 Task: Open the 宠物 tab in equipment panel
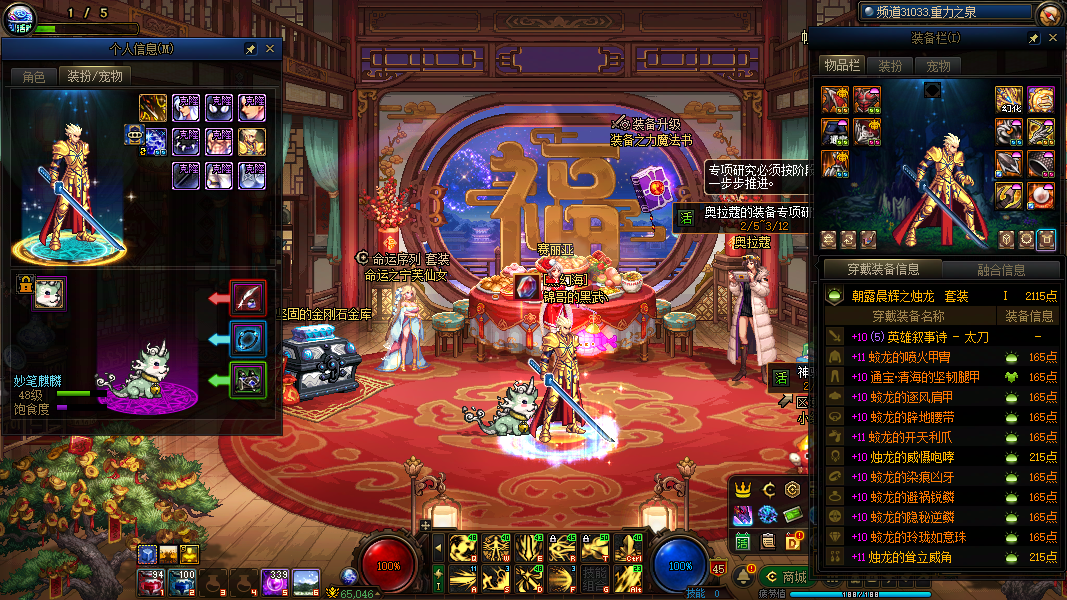coord(938,65)
